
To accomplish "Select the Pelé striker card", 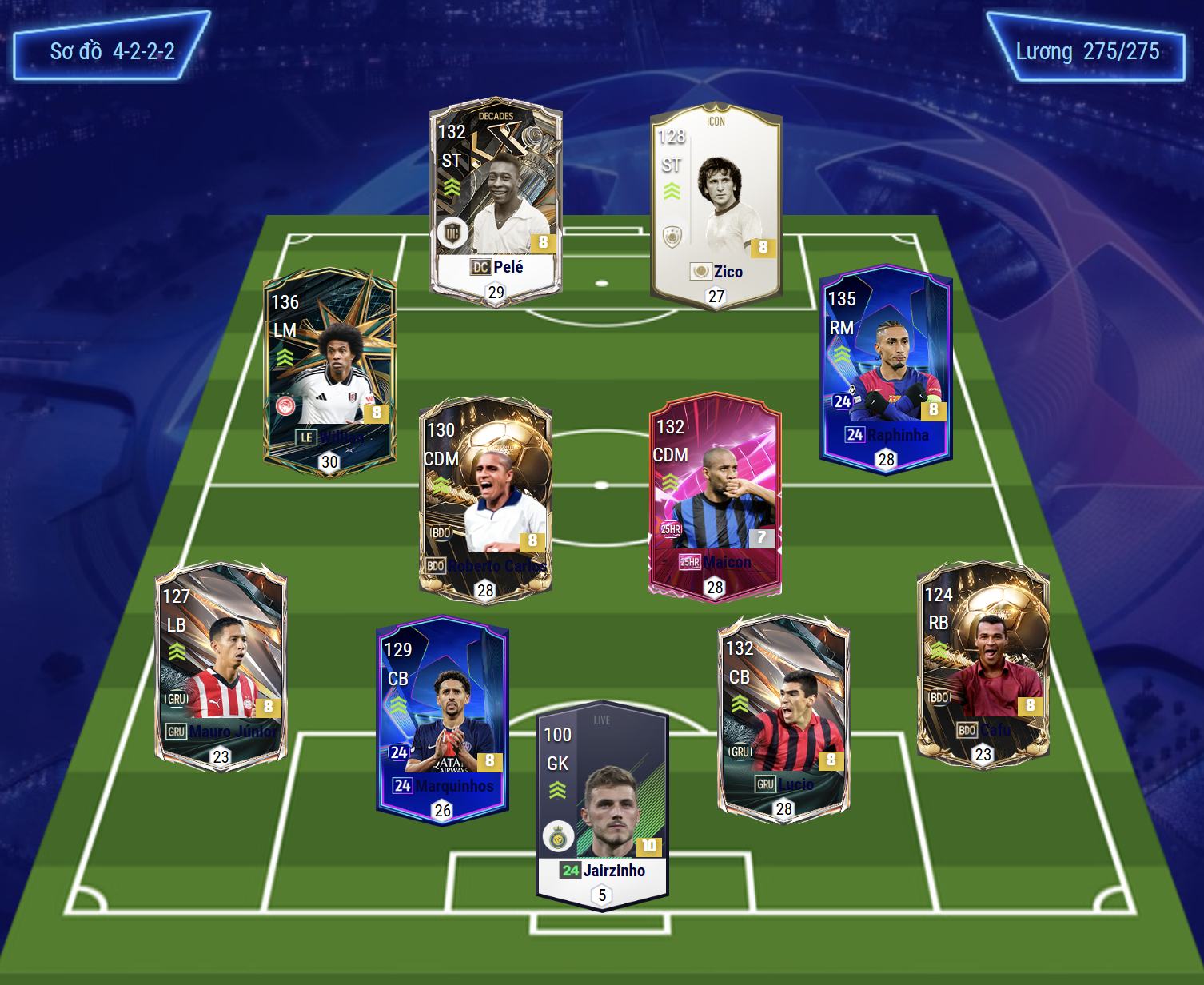I will (x=496, y=200).
